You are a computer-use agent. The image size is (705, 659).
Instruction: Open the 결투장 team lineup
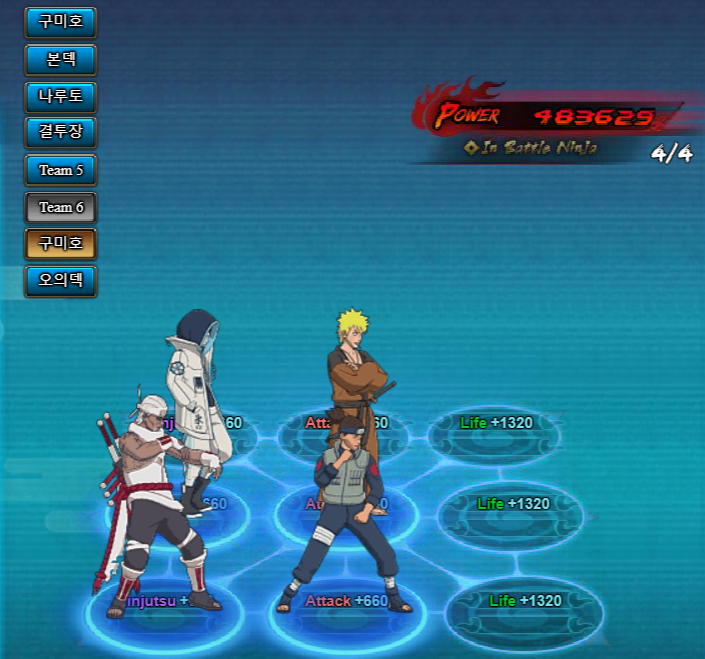click(x=60, y=133)
